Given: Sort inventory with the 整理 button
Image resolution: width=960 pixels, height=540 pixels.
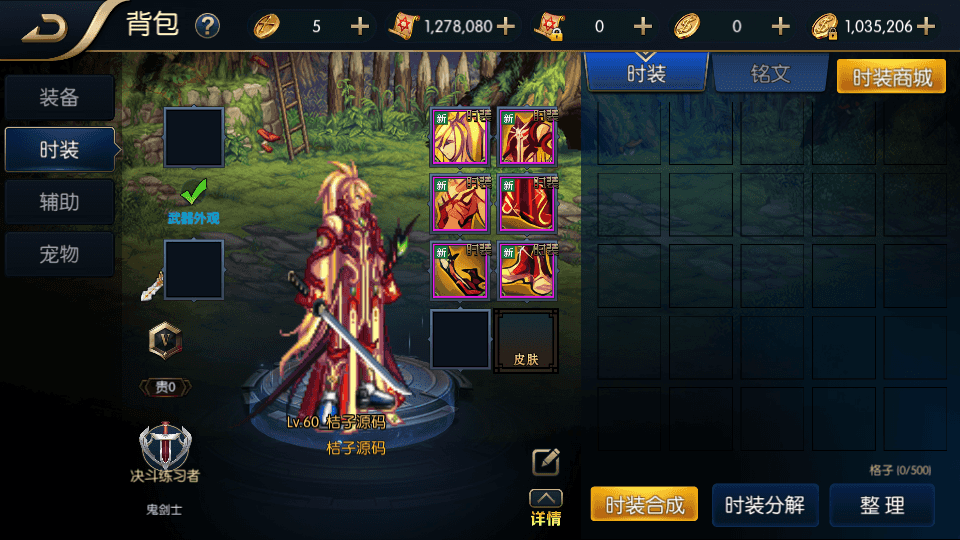Looking at the screenshot, I should [882, 505].
